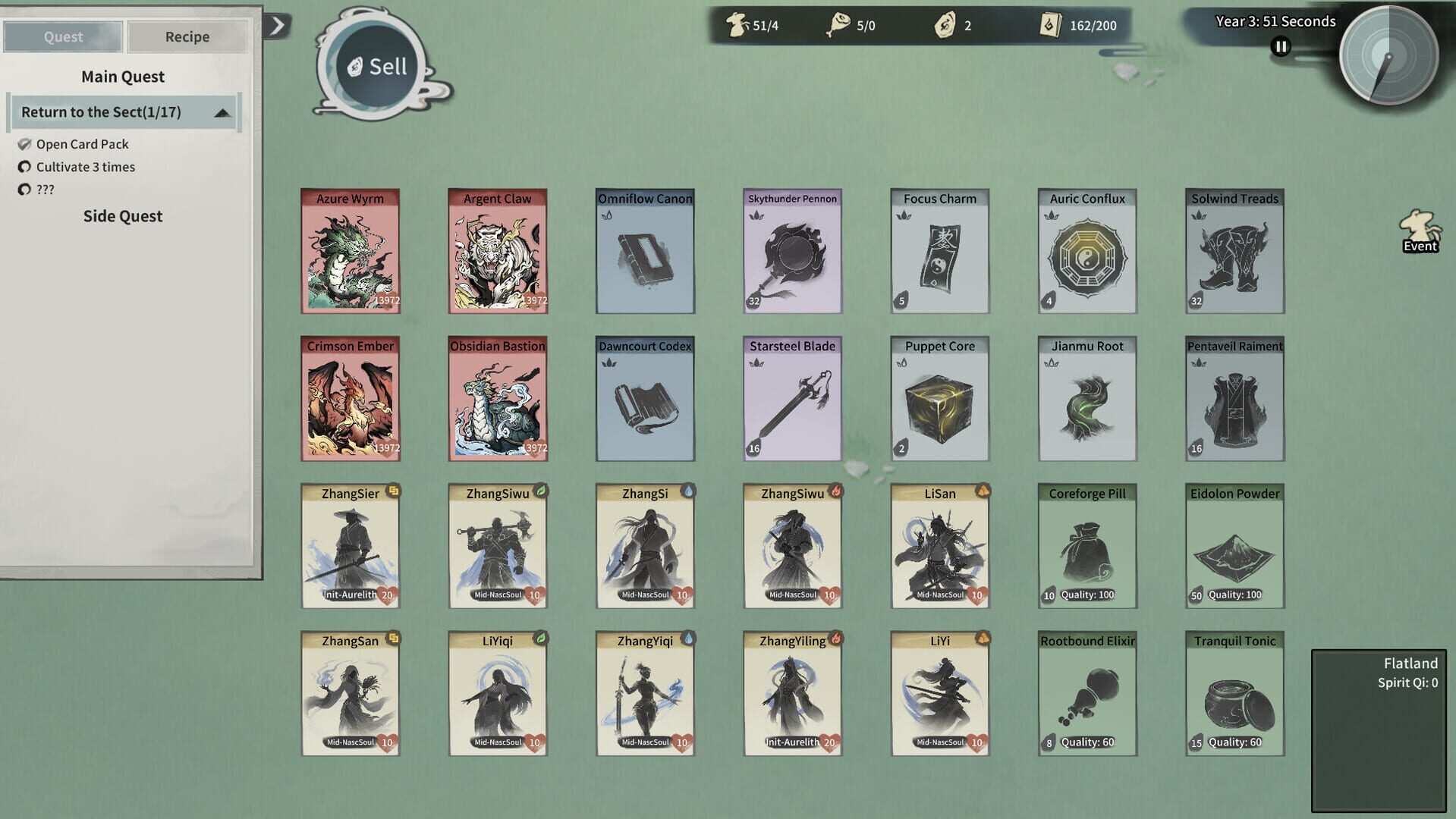This screenshot has height=819, width=1456.
Task: Collapse the Return to the Sect quest entry
Action: [222, 111]
